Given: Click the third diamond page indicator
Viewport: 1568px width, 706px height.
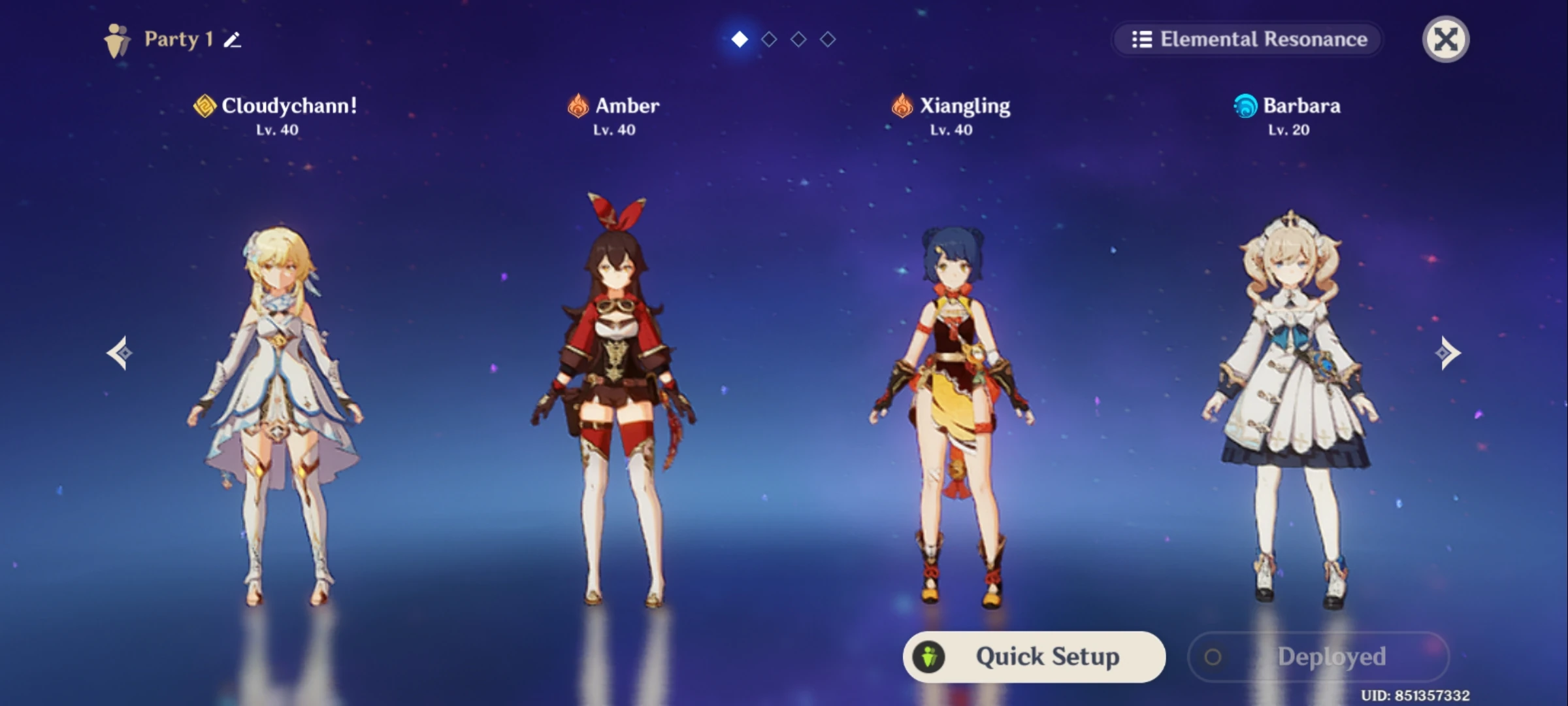Looking at the screenshot, I should pos(799,39).
